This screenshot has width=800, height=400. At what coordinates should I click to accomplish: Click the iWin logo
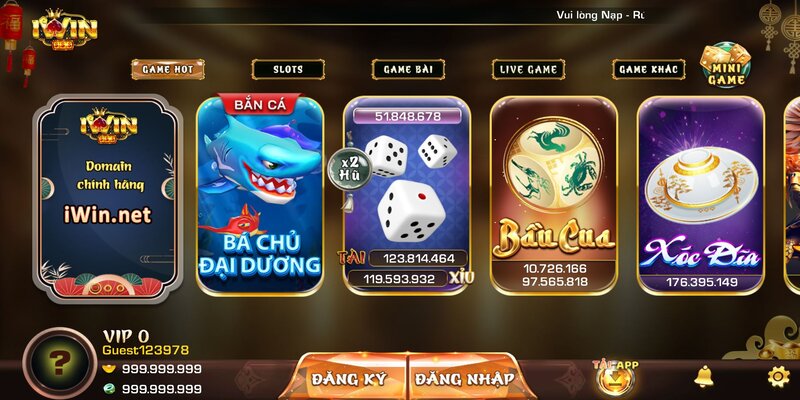tap(65, 28)
